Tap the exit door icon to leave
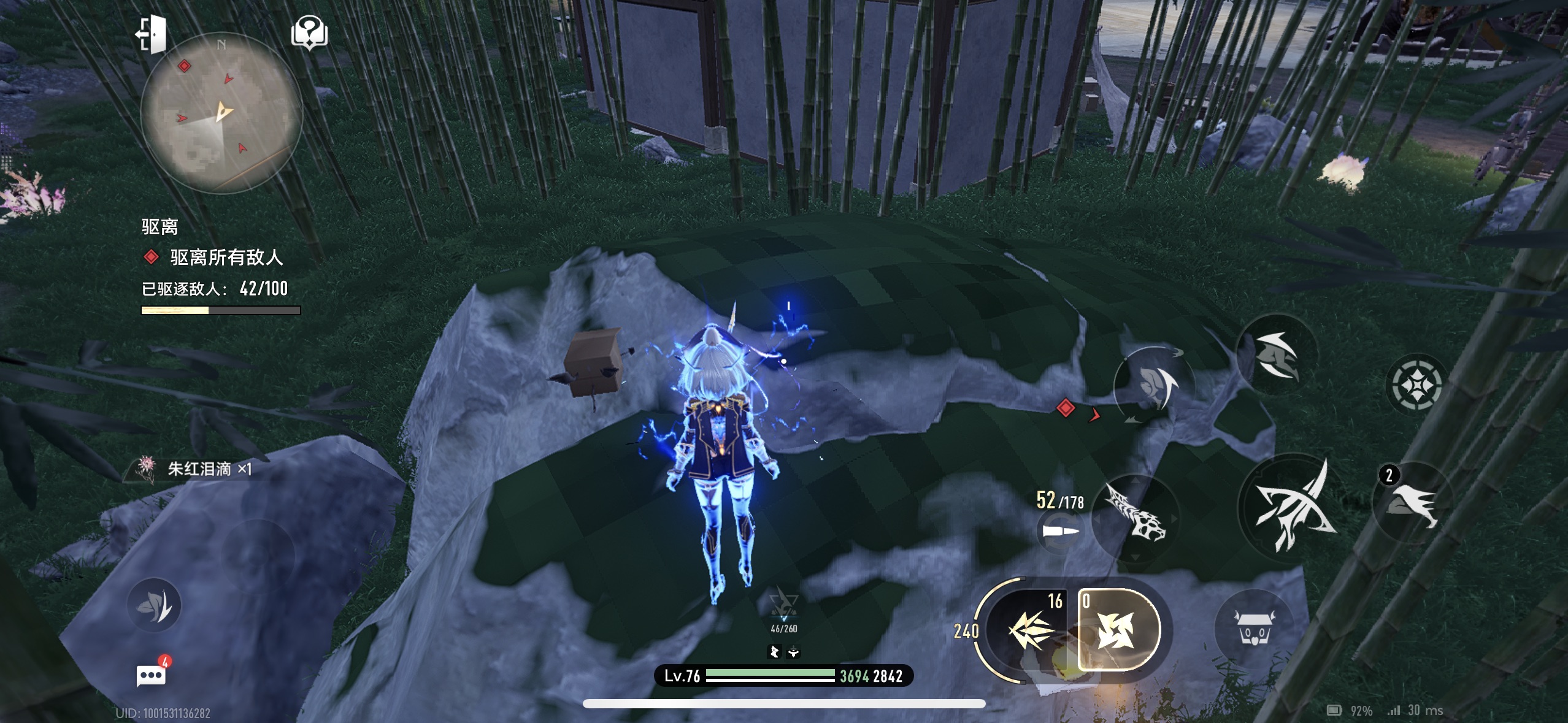The height and width of the screenshot is (723, 1568). pos(151,34)
